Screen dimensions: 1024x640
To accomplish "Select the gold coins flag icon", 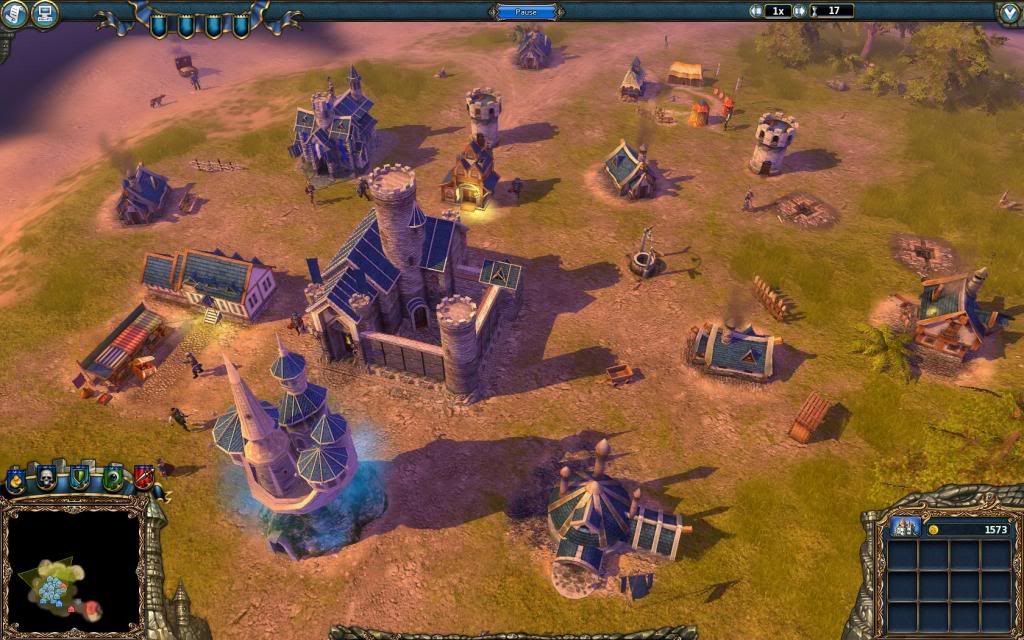I will 17,480.
